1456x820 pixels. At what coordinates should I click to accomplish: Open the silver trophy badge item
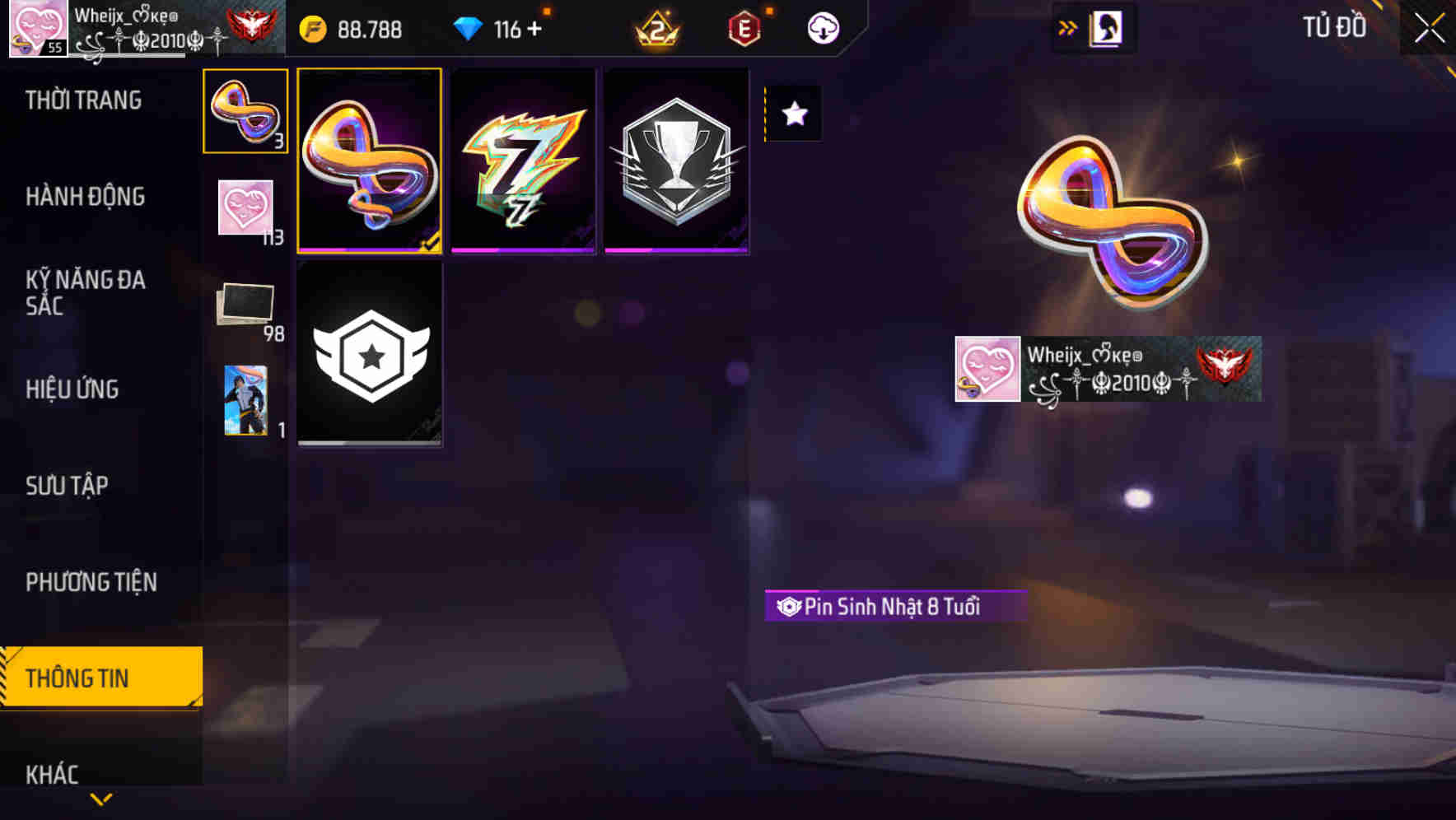point(675,161)
